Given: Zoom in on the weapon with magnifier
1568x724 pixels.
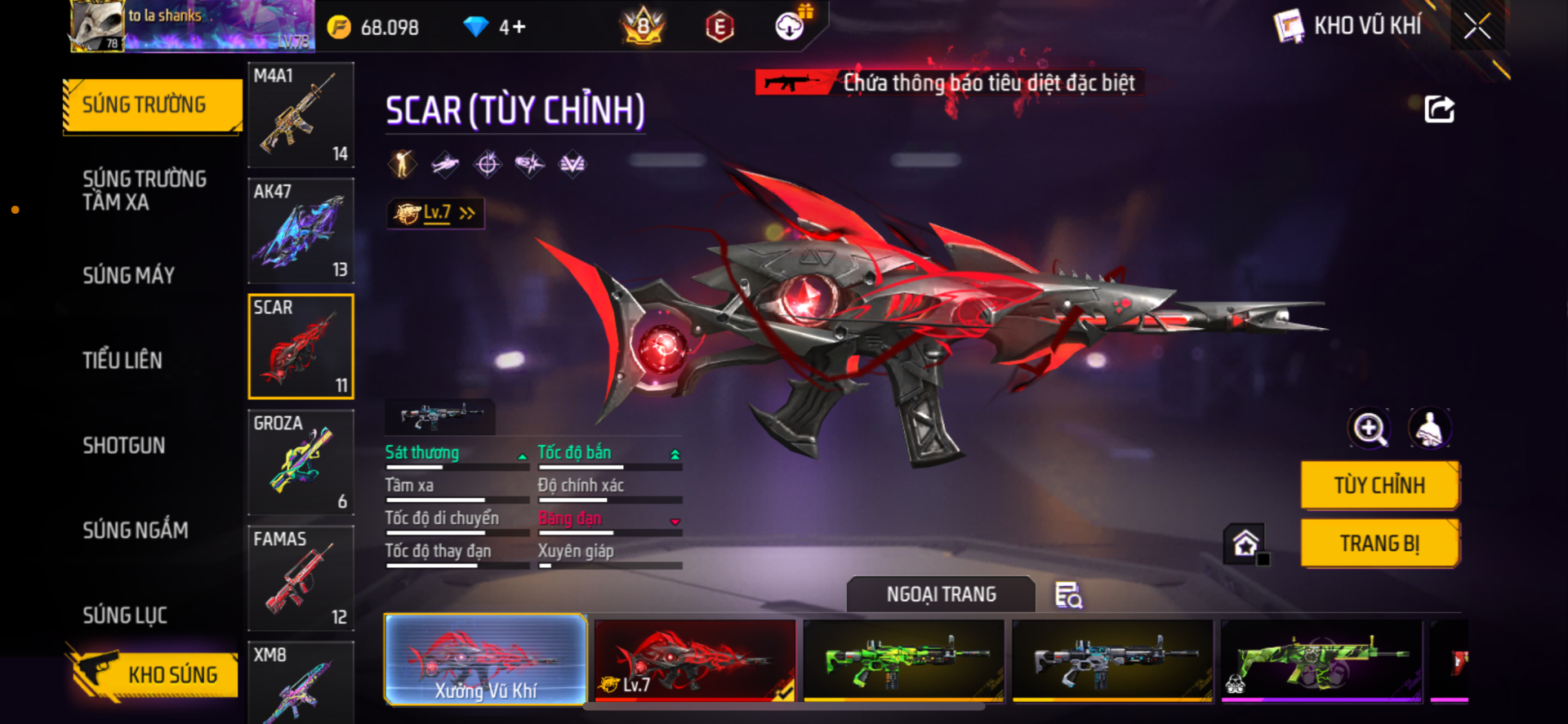Looking at the screenshot, I should (1370, 429).
